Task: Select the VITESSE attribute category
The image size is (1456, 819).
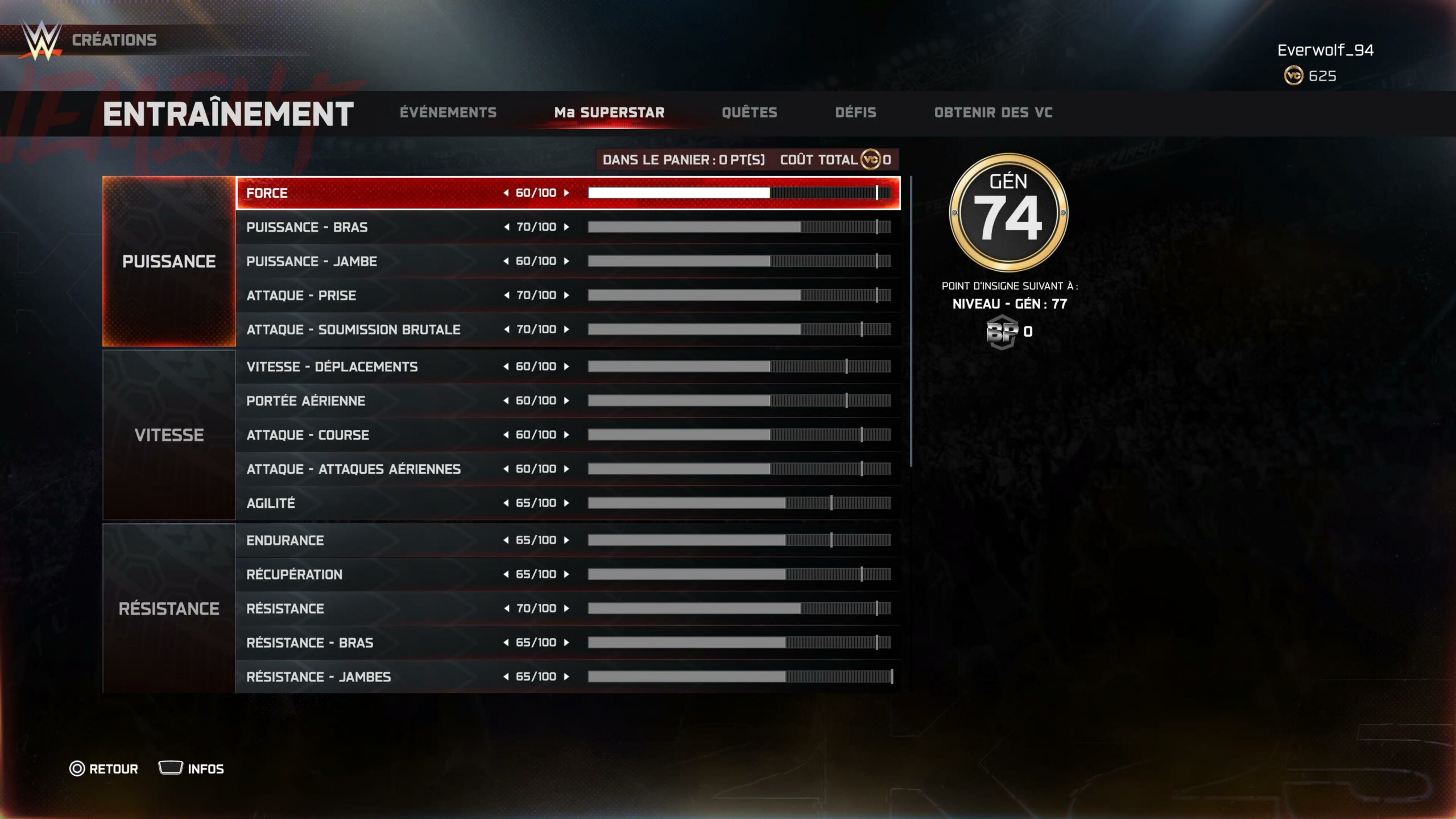Action: click(169, 435)
